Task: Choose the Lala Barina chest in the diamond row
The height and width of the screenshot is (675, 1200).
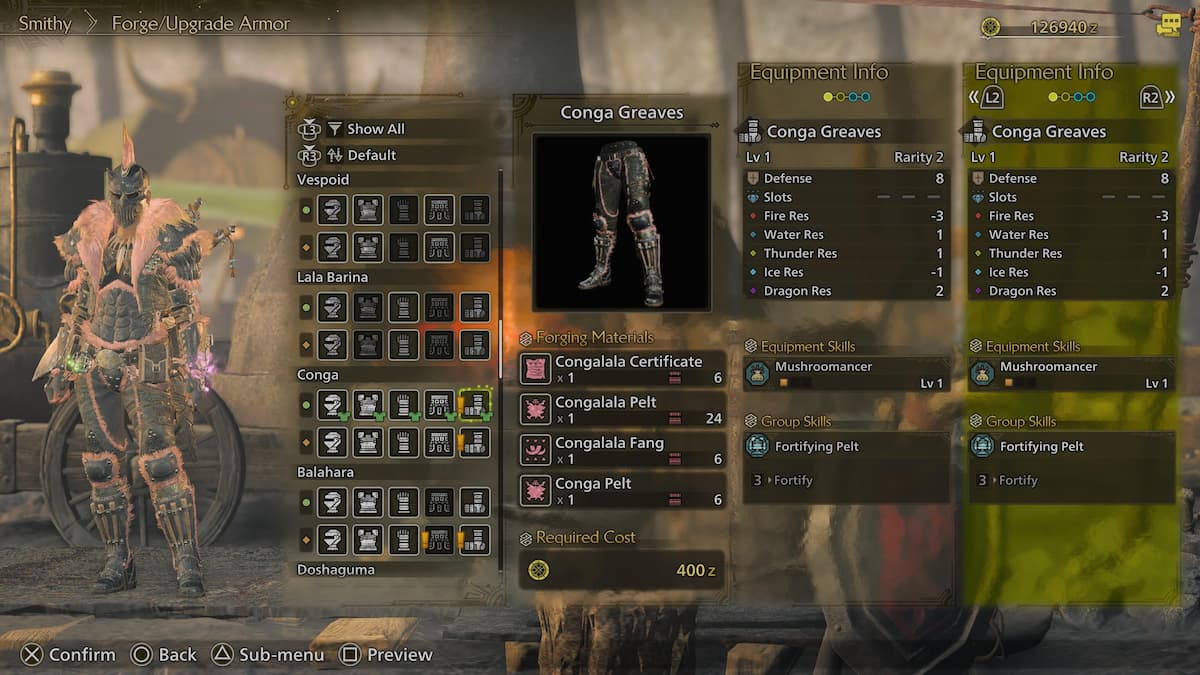Action: tap(368, 345)
